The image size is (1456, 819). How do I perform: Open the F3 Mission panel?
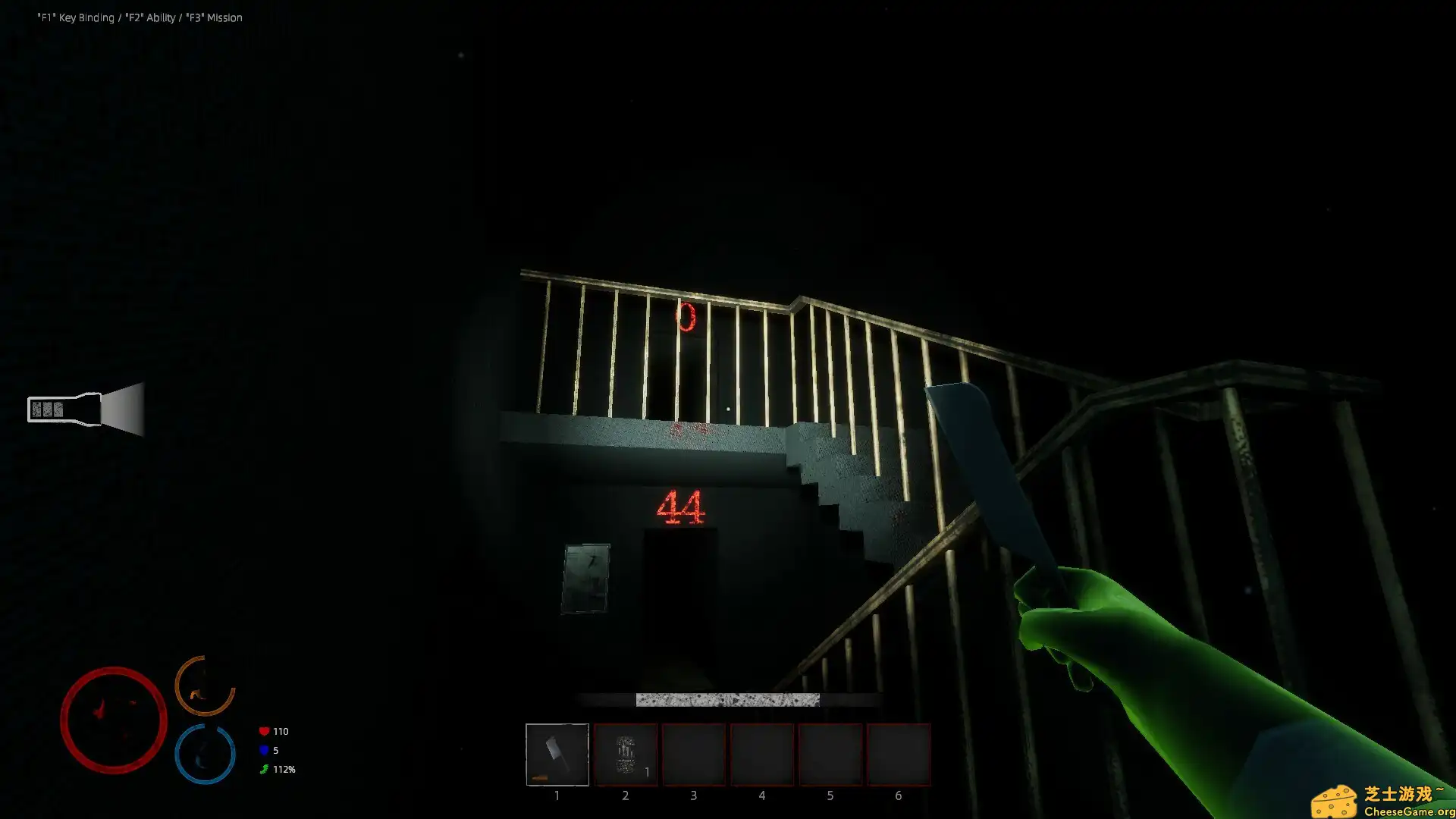tap(215, 17)
